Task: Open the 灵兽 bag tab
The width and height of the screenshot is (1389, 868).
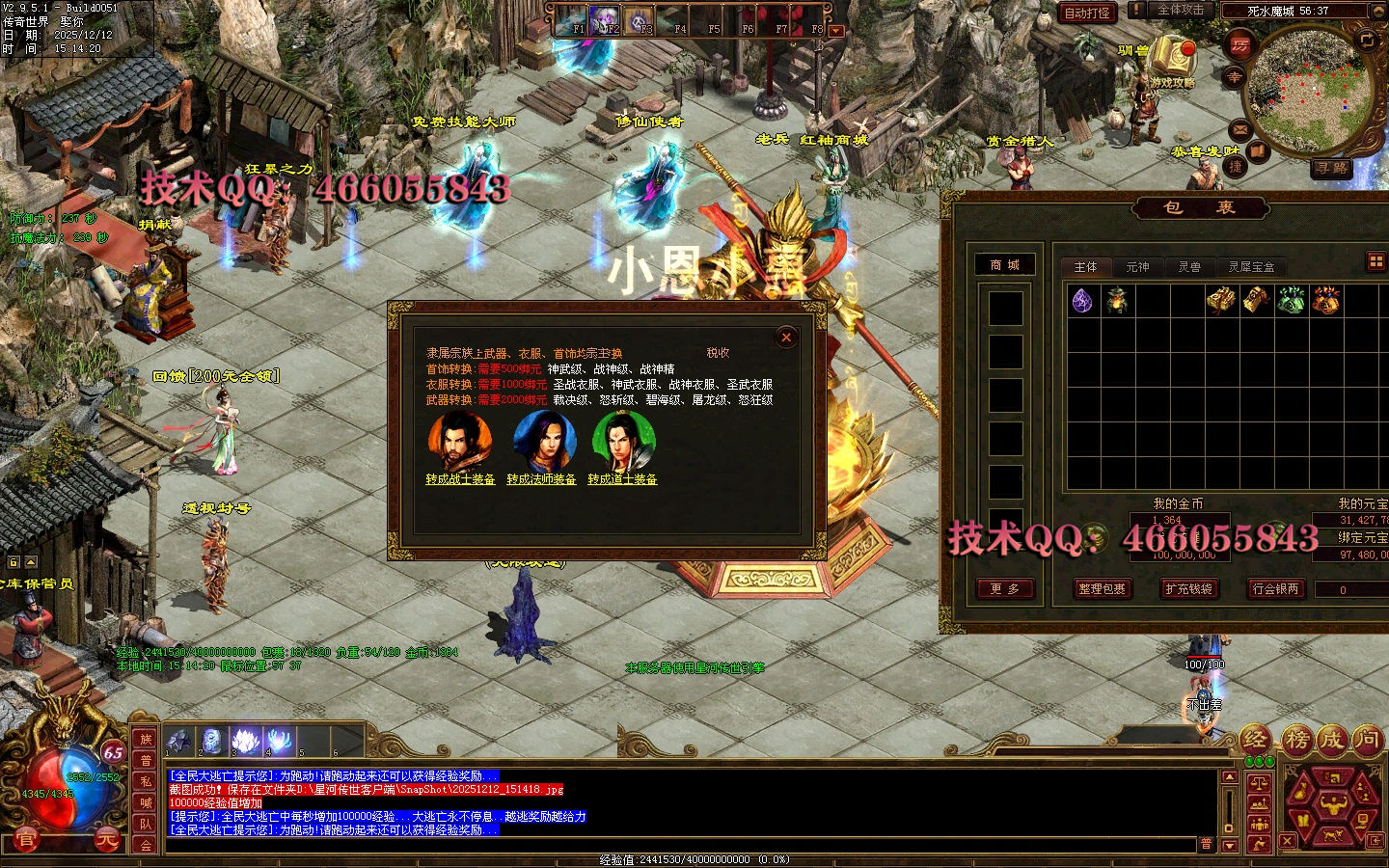Action: point(1189,267)
